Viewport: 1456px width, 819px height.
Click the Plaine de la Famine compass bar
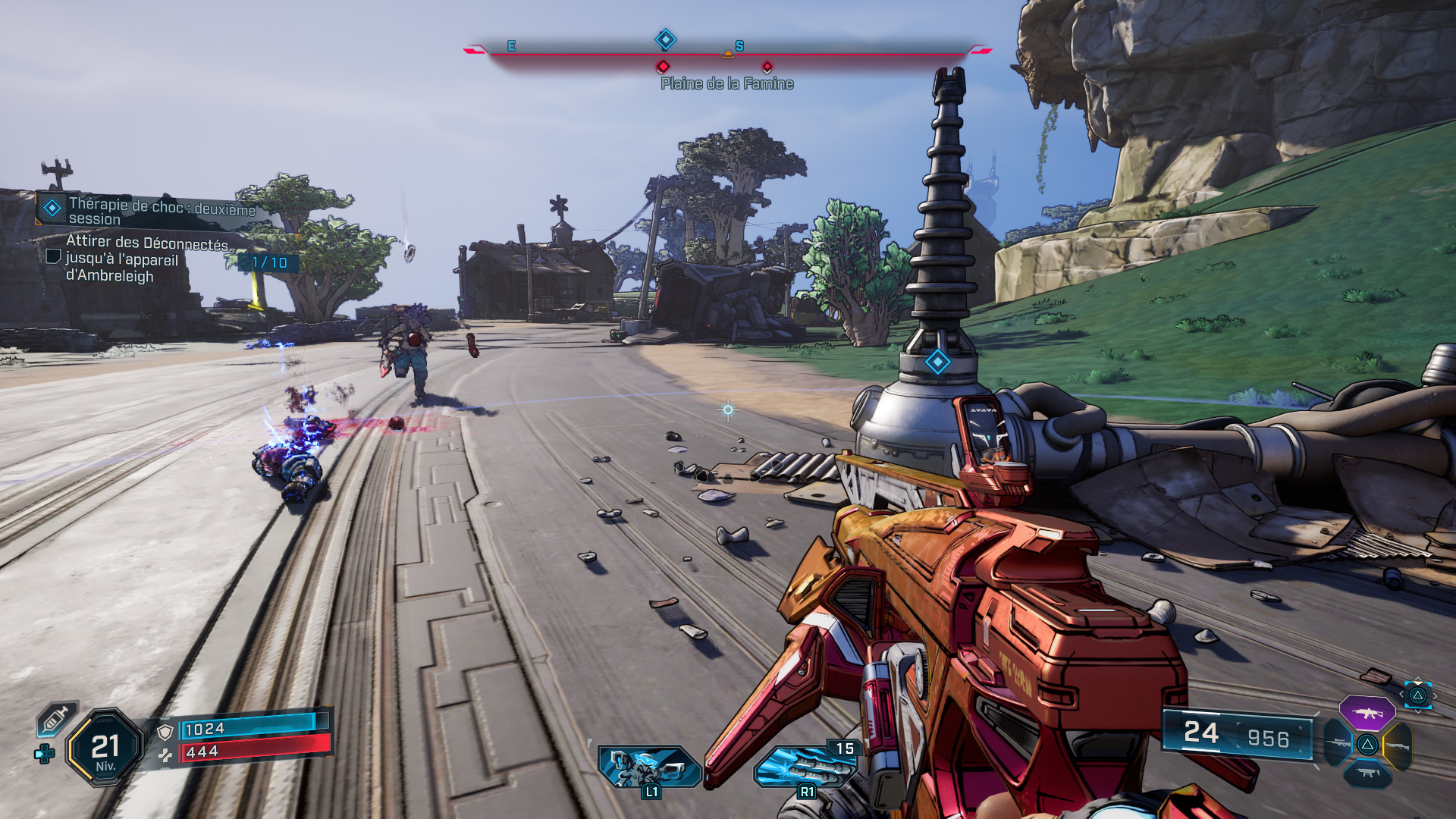(x=726, y=52)
